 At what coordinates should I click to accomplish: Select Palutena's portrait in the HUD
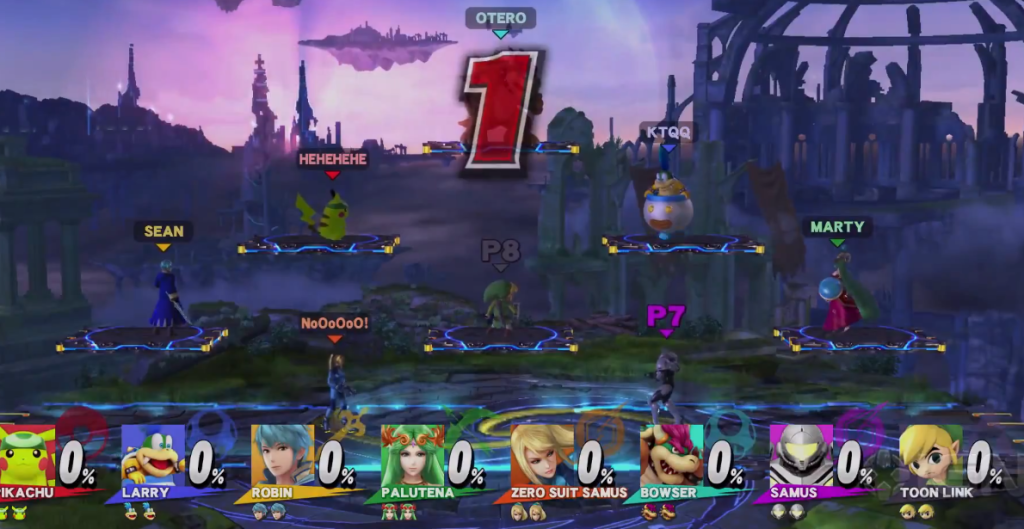[412, 456]
